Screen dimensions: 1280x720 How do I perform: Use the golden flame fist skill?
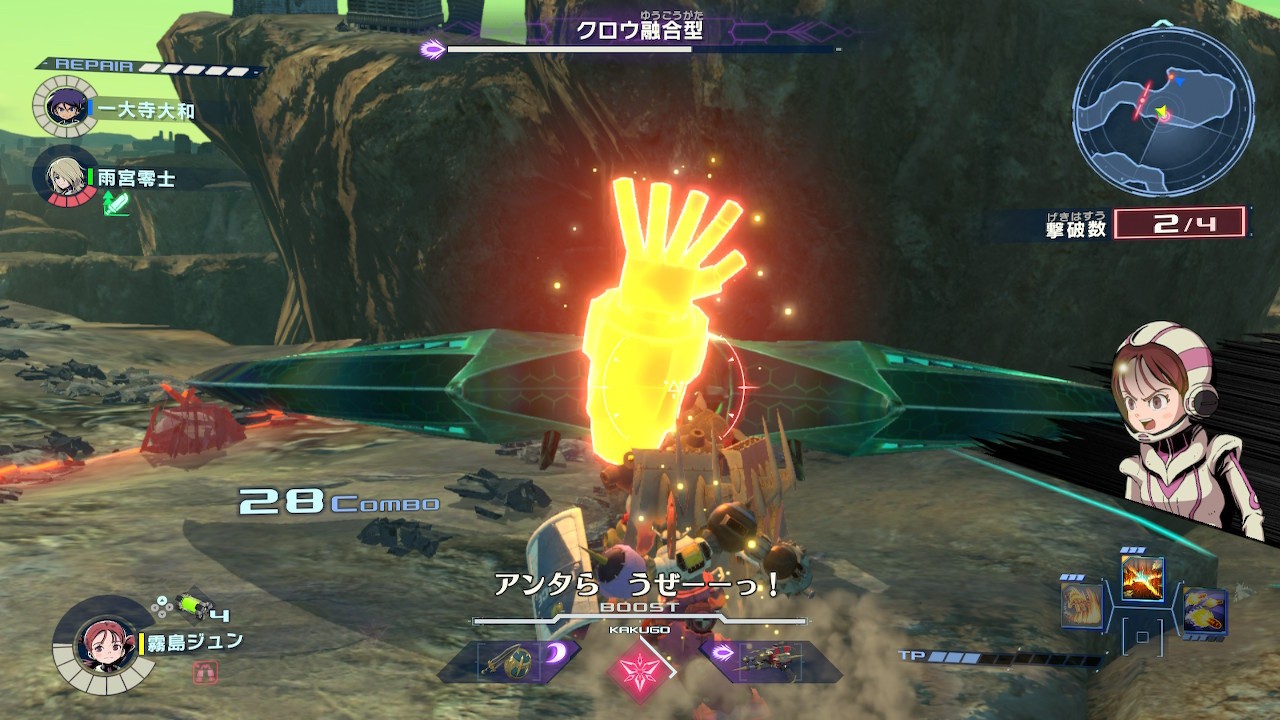pyautogui.click(x=1083, y=605)
